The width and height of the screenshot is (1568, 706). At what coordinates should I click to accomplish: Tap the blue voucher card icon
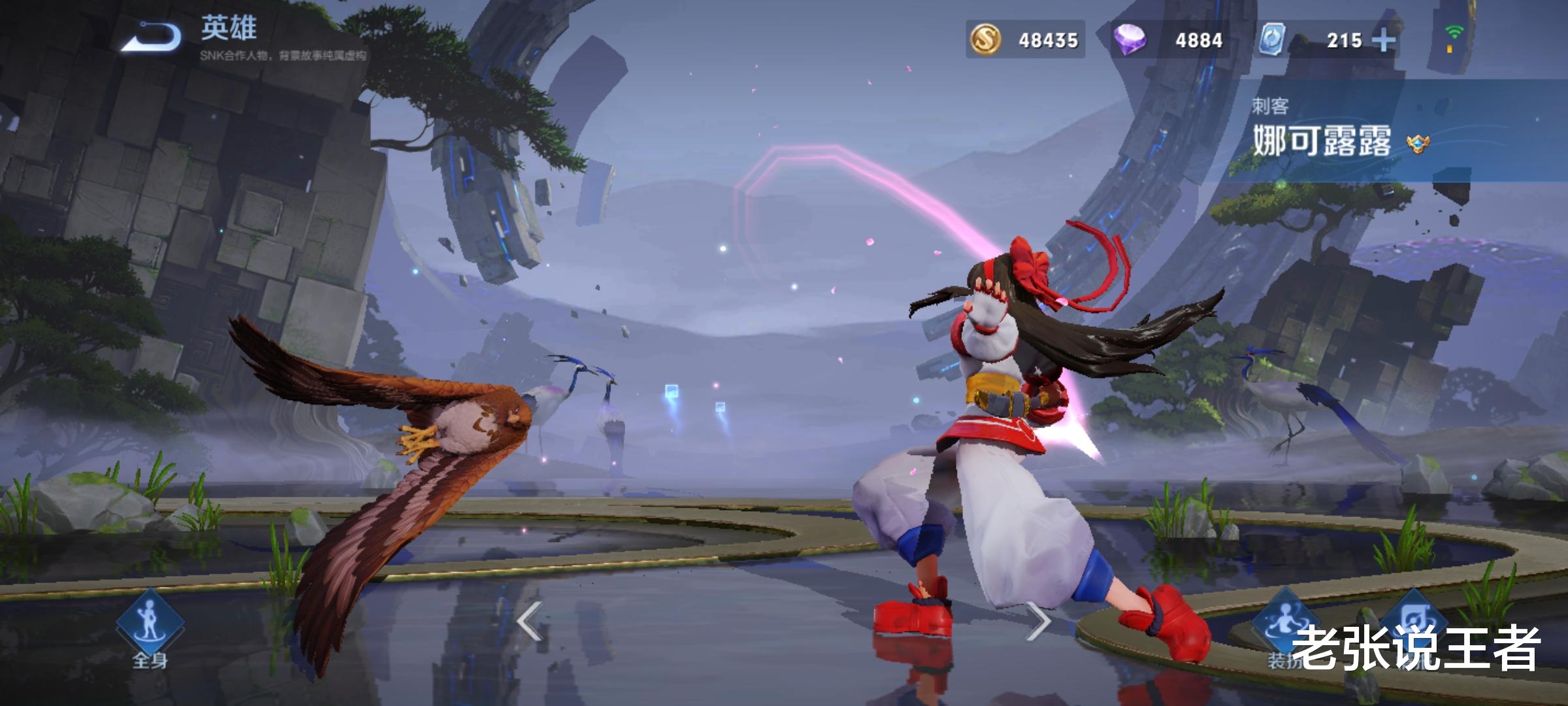click(x=1273, y=40)
